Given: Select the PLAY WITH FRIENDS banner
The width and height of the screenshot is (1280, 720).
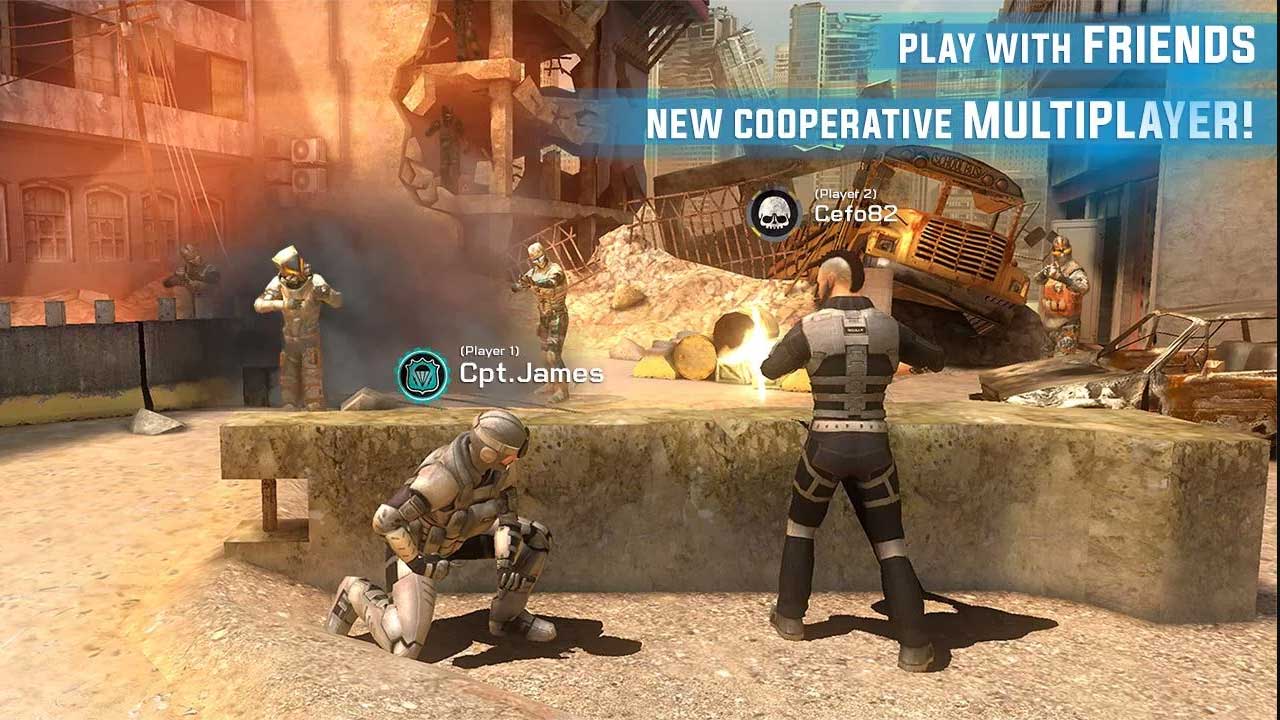Looking at the screenshot, I should point(1075,45).
